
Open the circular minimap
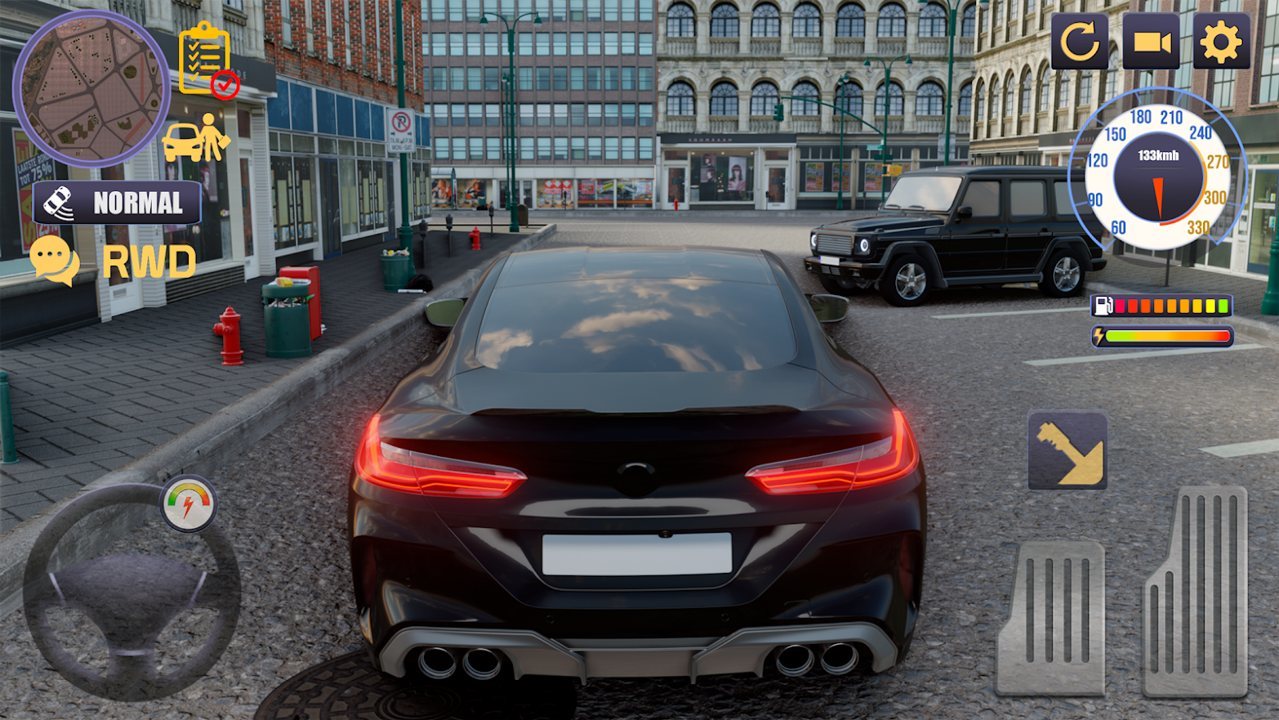tap(91, 88)
